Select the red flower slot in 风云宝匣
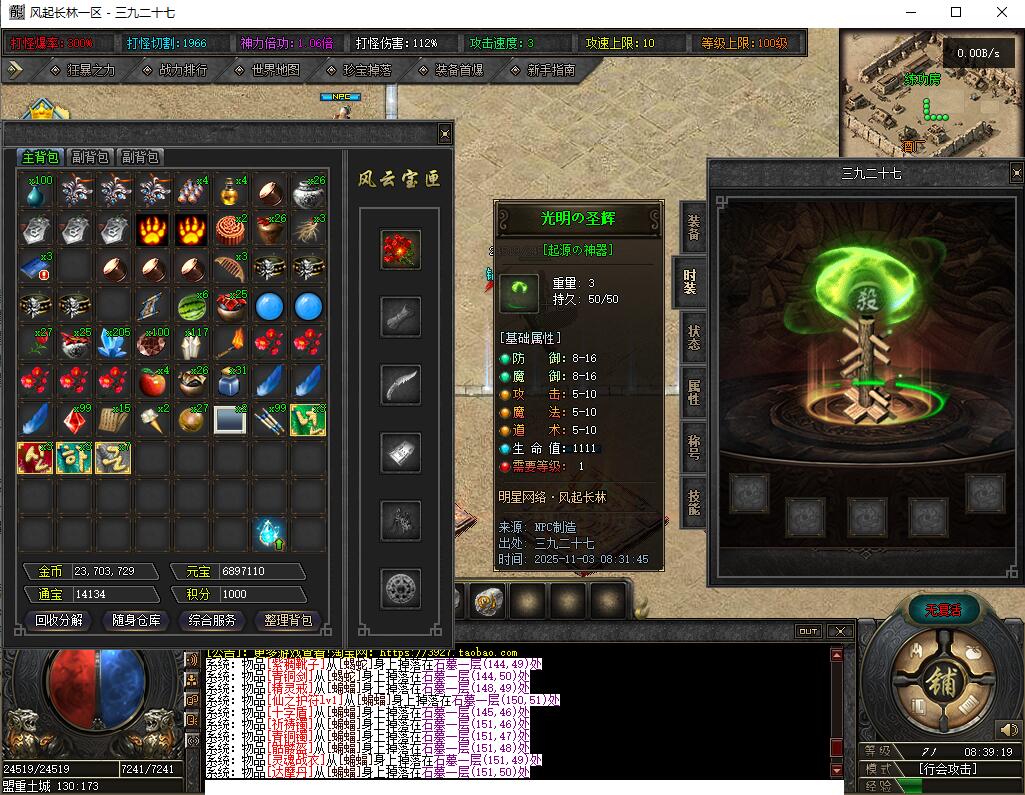Viewport: 1025px width, 795px height. [401, 250]
